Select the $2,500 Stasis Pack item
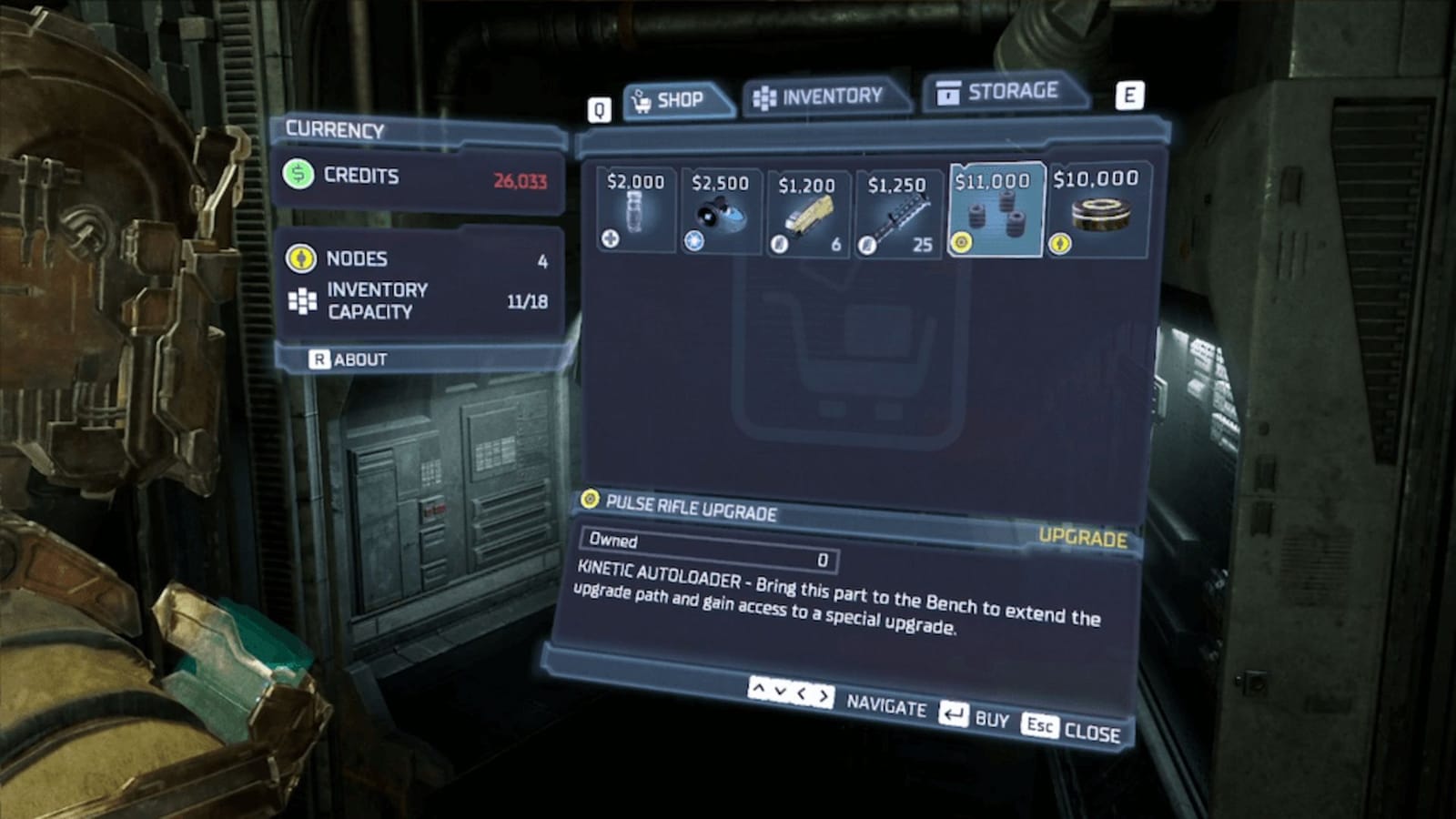This screenshot has width=1456, height=819. point(723,209)
